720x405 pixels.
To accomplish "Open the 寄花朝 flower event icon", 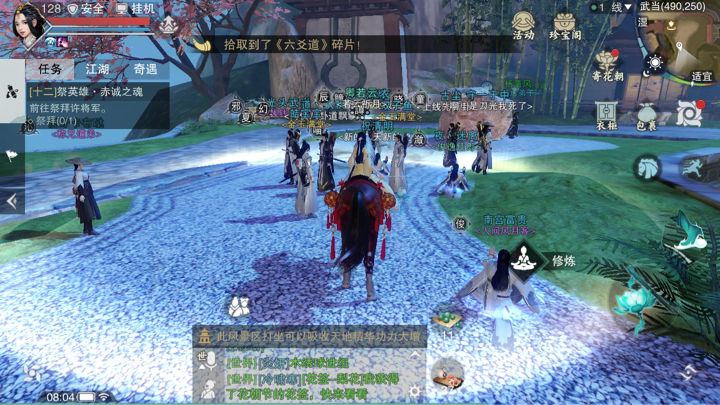I will (x=607, y=65).
